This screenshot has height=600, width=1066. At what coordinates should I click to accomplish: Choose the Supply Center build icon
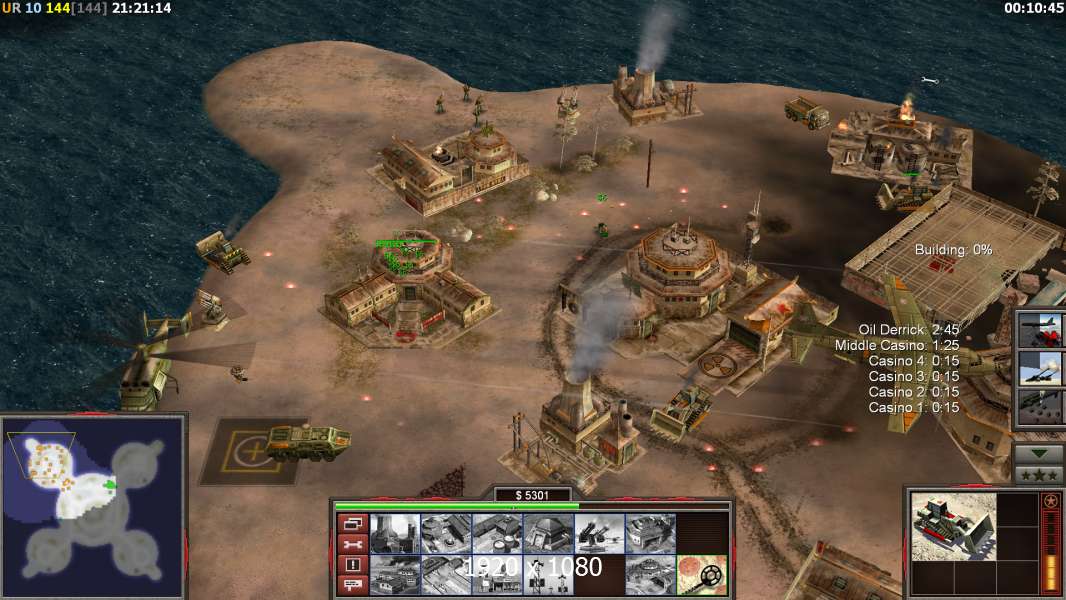coord(497,533)
